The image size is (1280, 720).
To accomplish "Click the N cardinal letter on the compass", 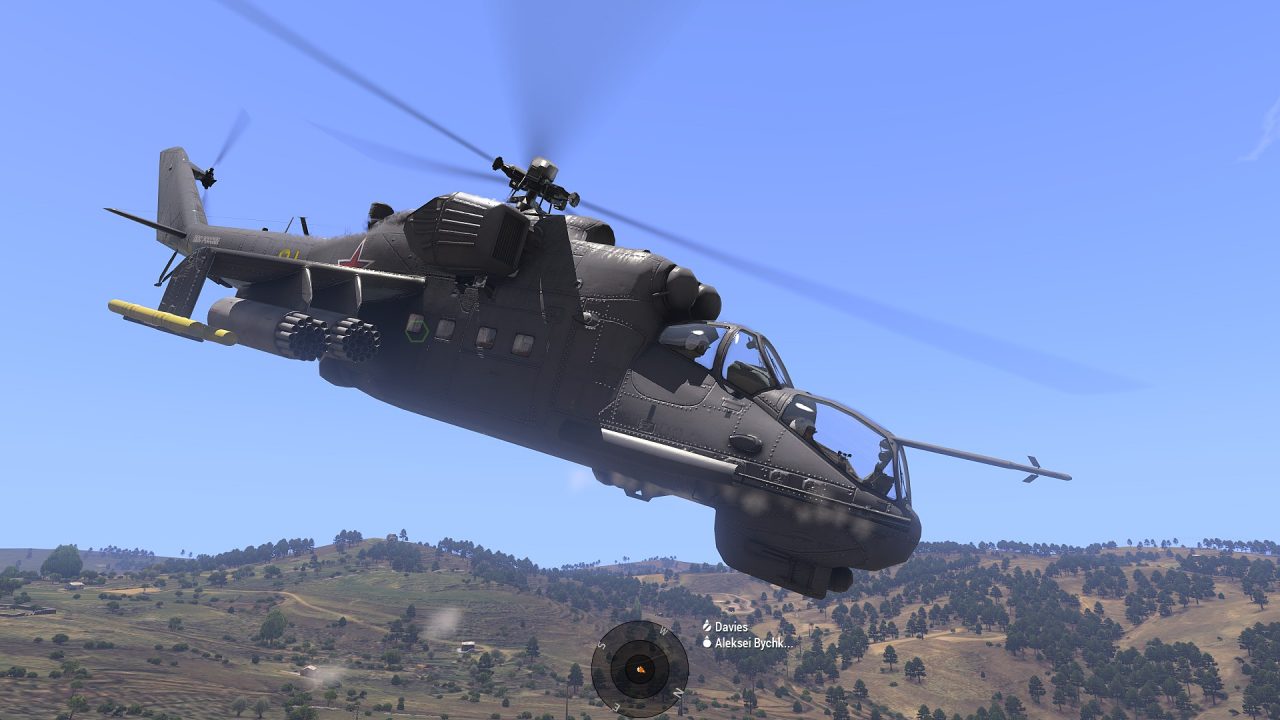I will (x=677, y=693).
